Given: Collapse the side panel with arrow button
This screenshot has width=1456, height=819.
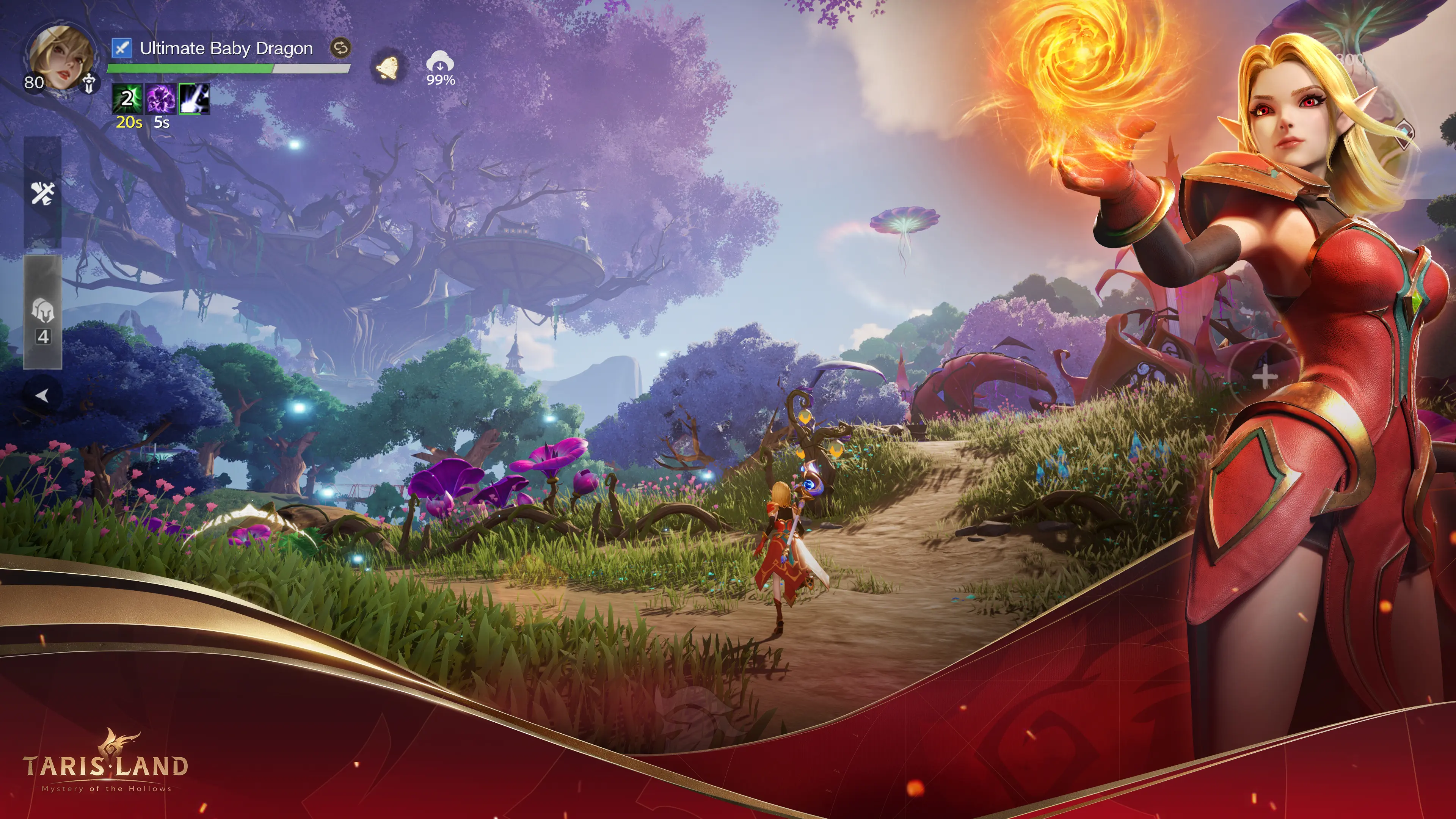Looking at the screenshot, I should click(x=42, y=395).
